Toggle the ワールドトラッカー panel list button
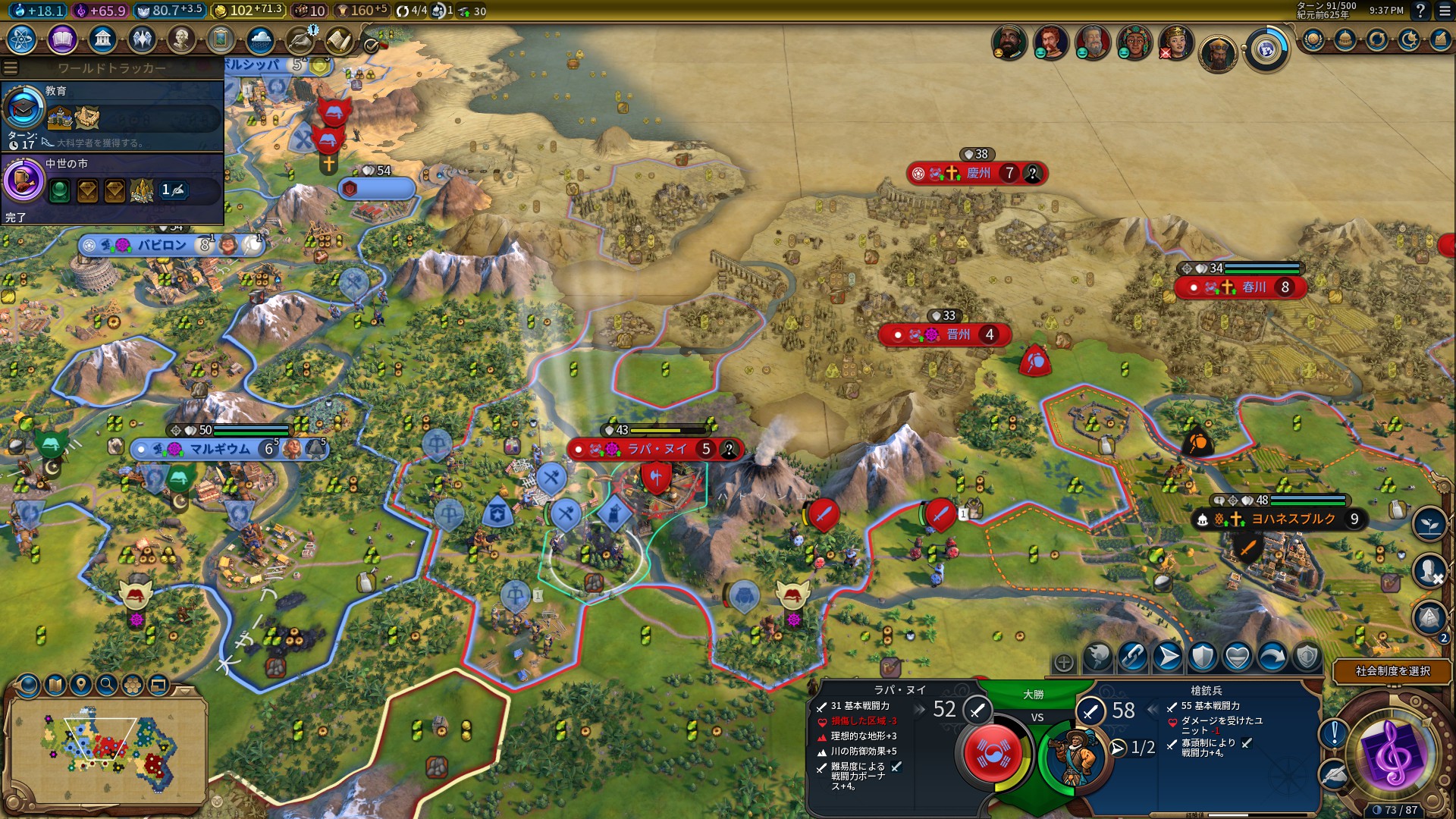1456x819 pixels. tap(11, 68)
